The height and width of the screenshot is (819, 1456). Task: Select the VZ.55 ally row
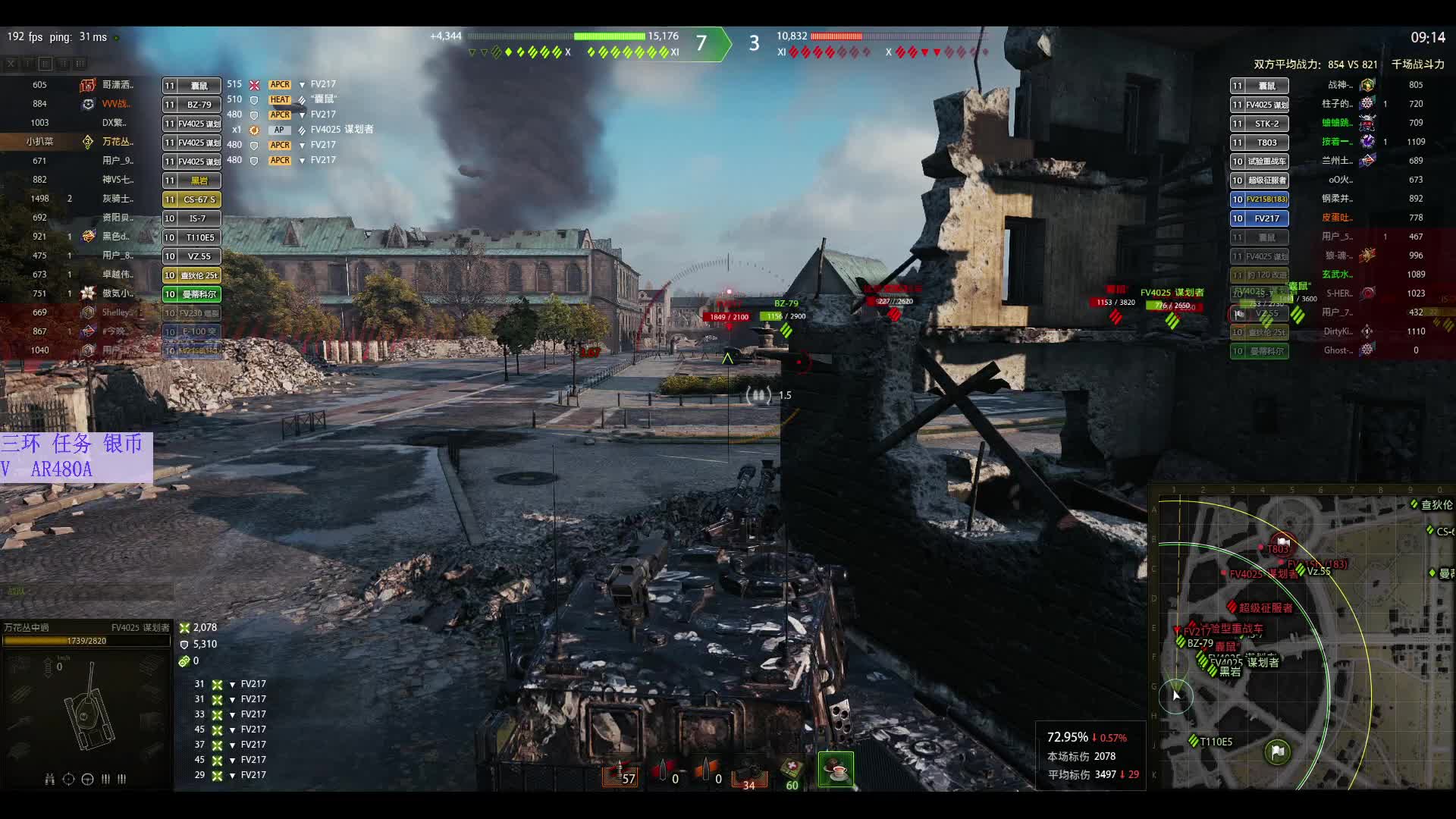[192, 256]
